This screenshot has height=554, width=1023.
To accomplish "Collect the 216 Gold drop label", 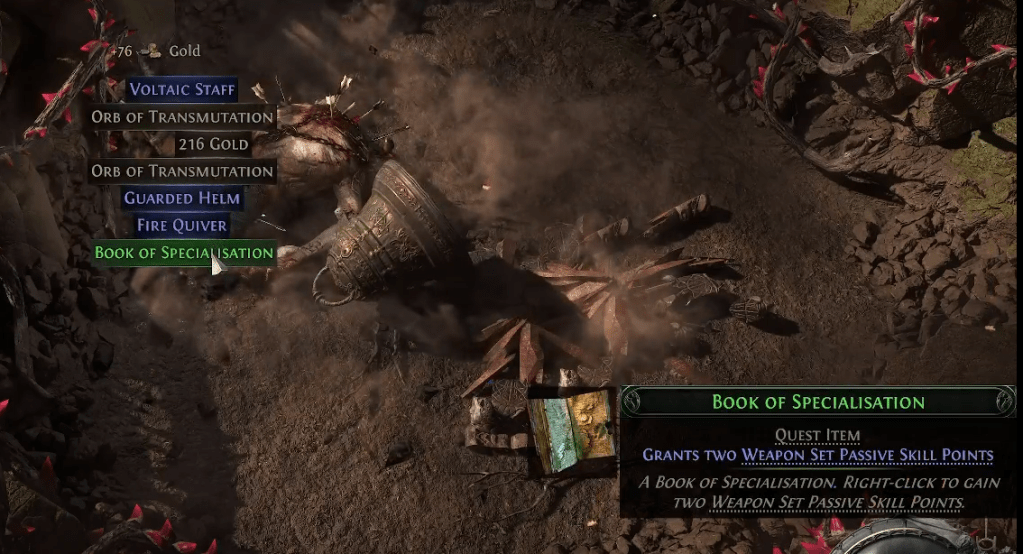I will click(213, 144).
